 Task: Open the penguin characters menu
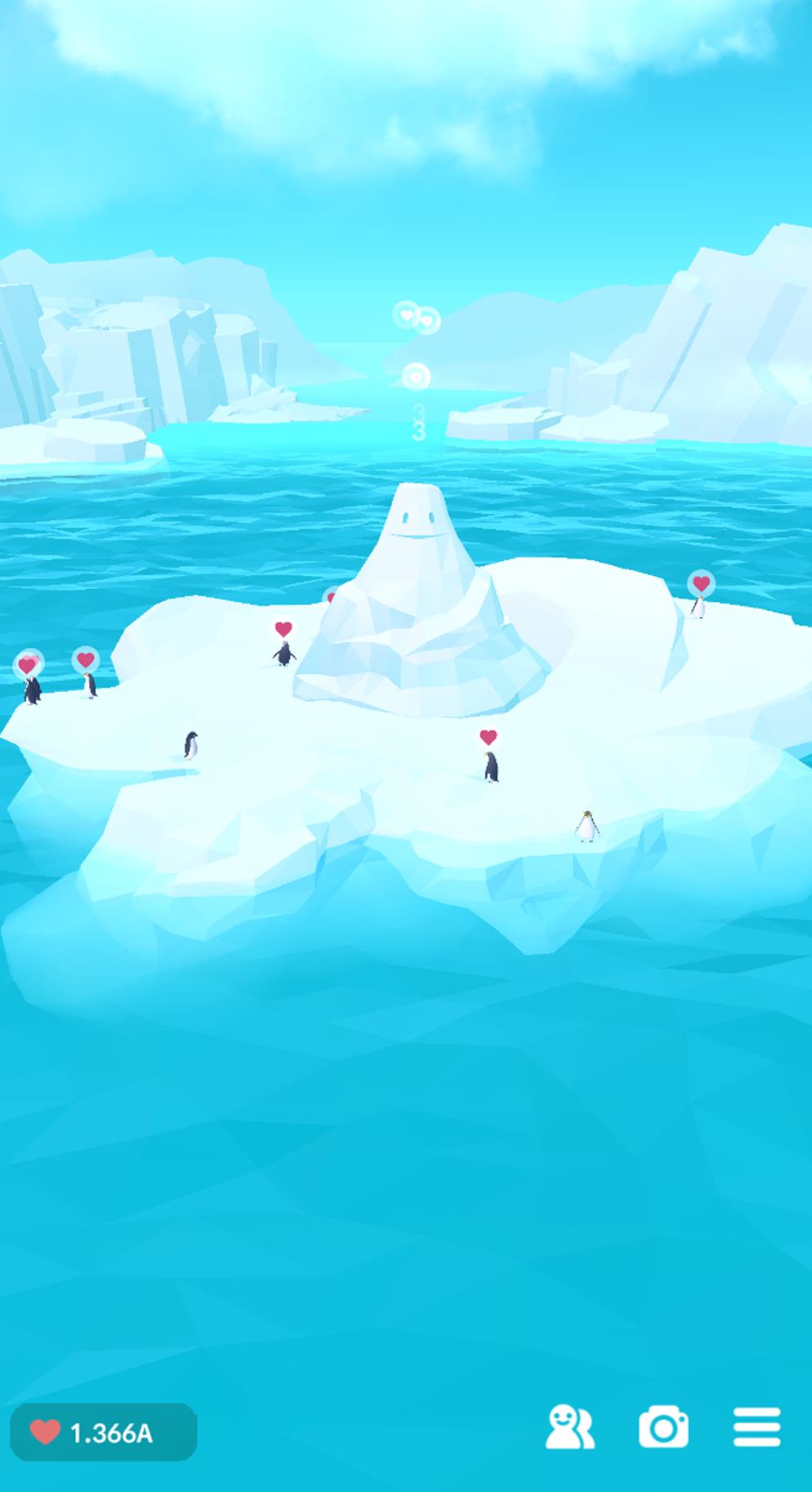pos(569,1427)
